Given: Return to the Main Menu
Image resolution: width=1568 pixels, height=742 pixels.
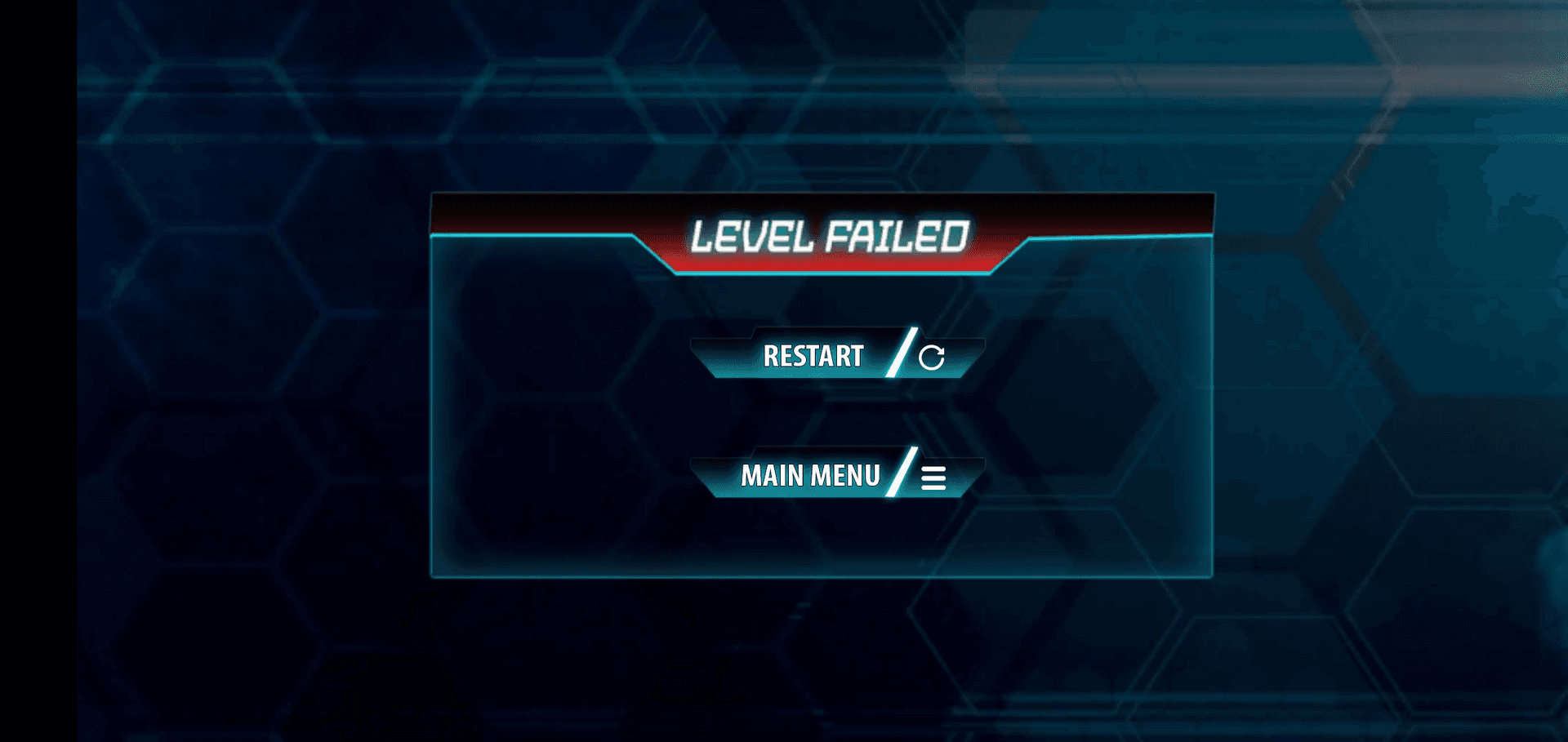Looking at the screenshot, I should [836, 475].
